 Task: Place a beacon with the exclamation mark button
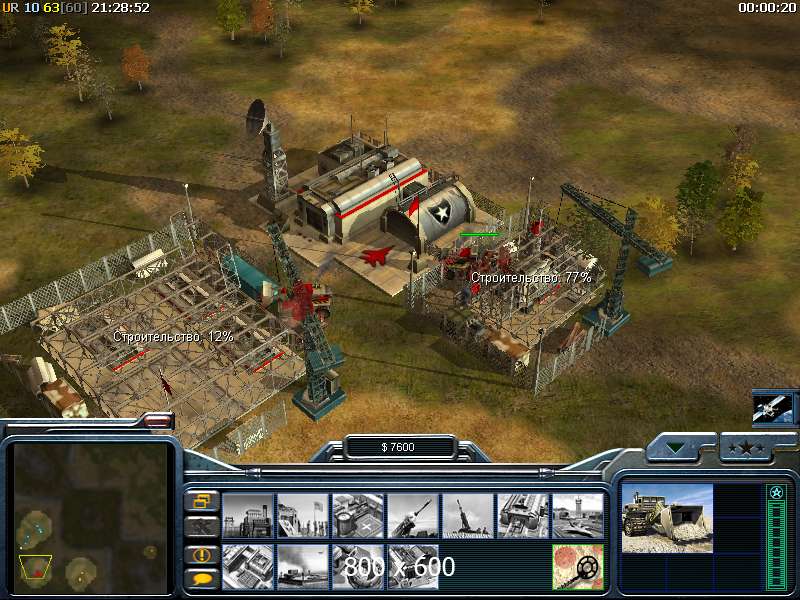pos(201,554)
